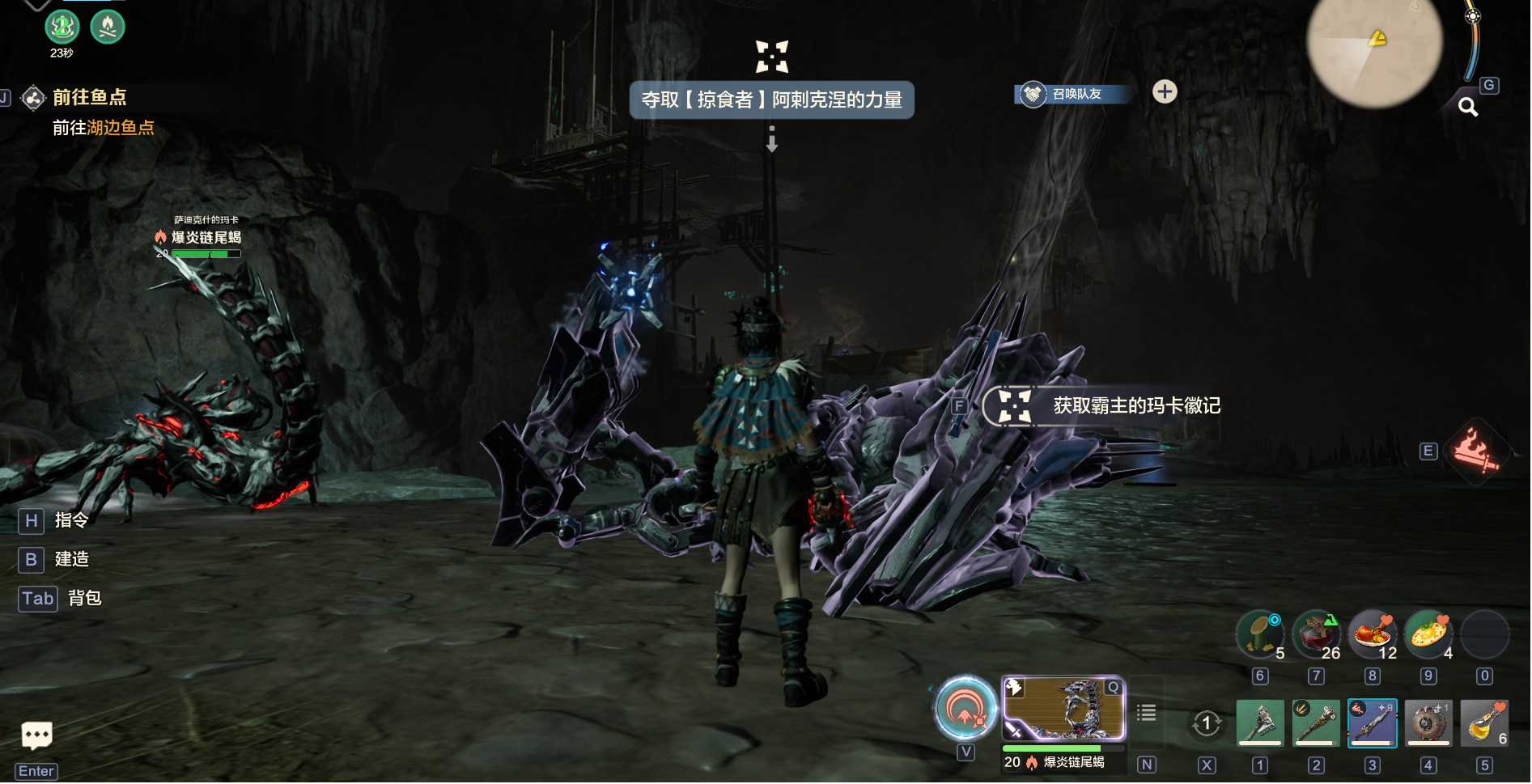This screenshot has width=1532, height=784.
Task: Click the weapon set swap icon
Action: 1206,723
